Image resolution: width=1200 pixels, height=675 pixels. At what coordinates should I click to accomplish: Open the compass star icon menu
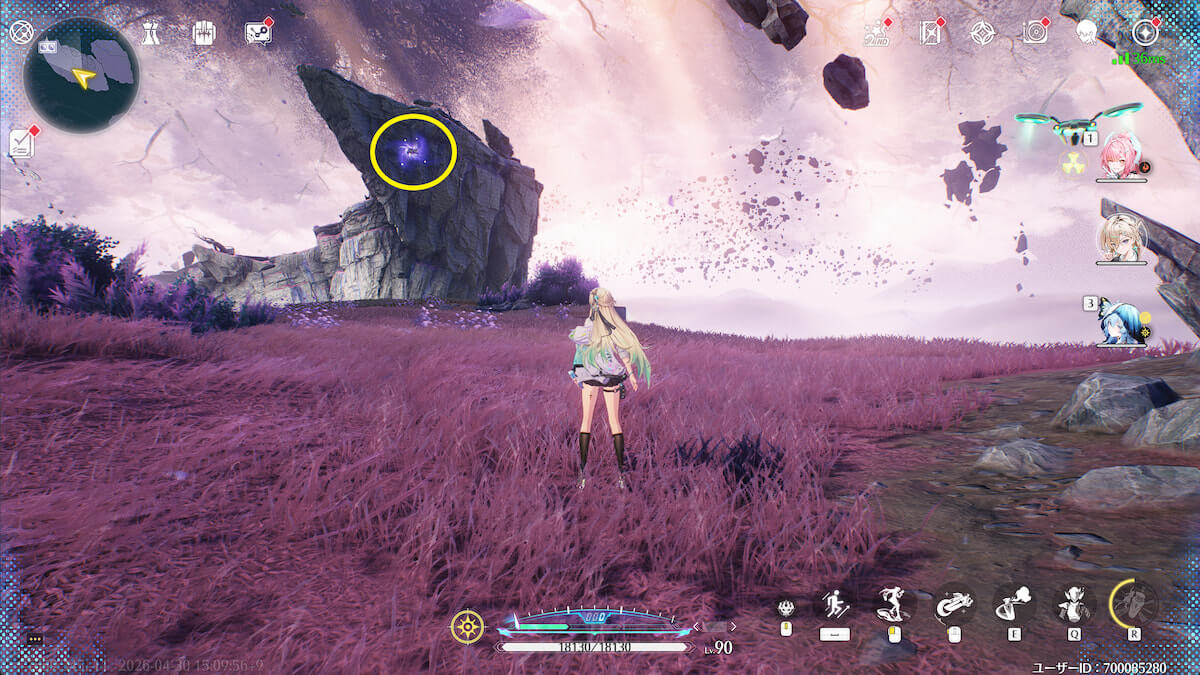coord(1144,33)
